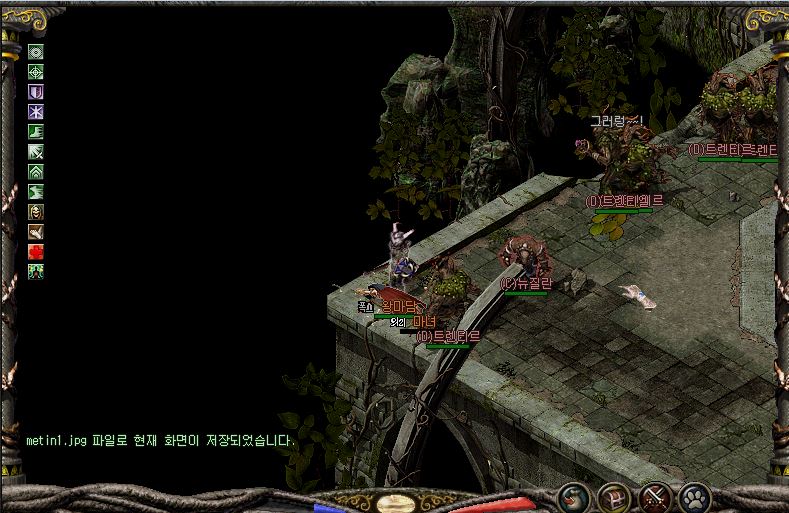Viewport: 789px width, 513px height.
Task: Select the green leafy figure icon
Action: [x=36, y=271]
